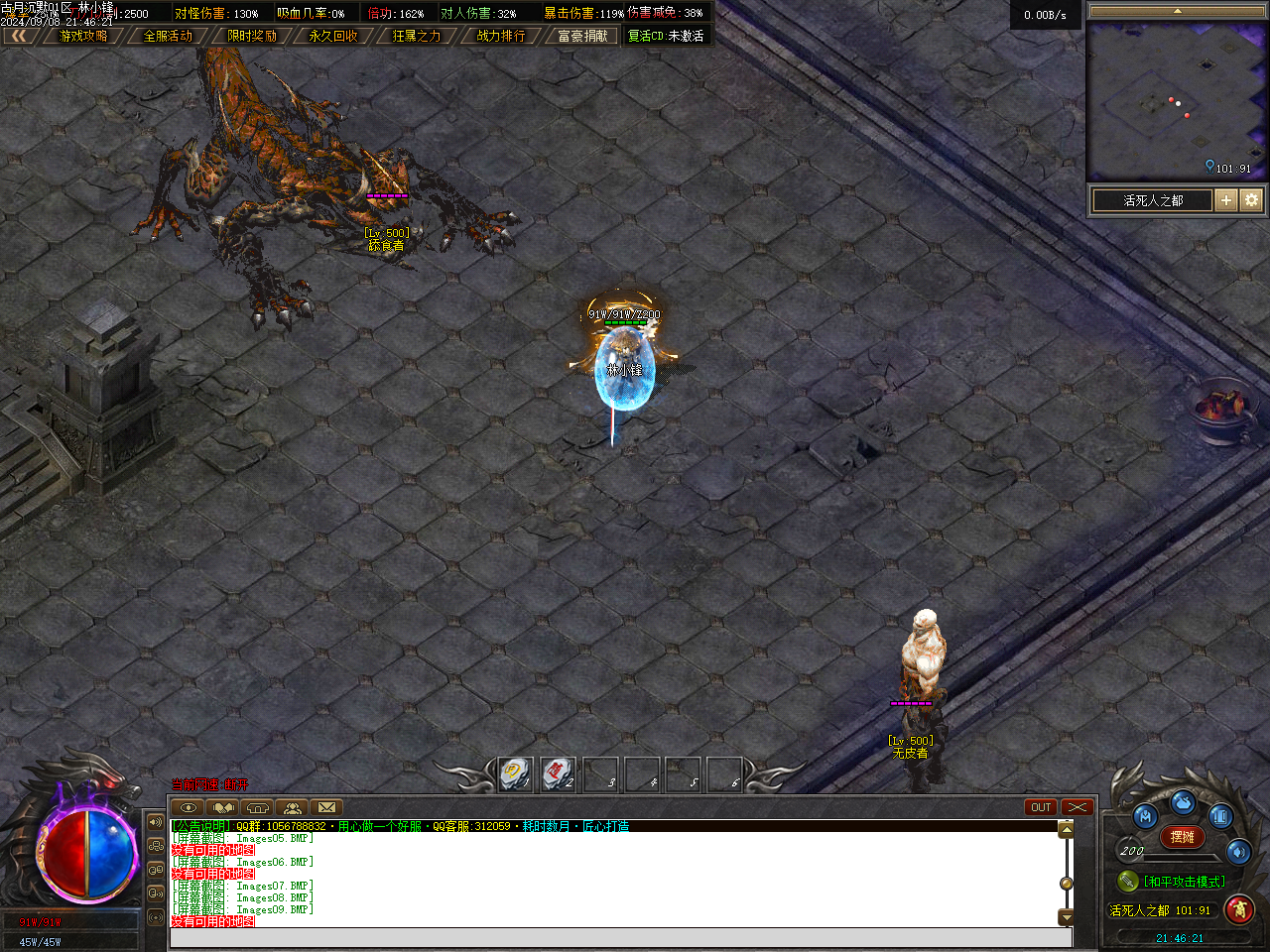
Task: Open the 全服活动 server events menu
Action: [x=168, y=36]
